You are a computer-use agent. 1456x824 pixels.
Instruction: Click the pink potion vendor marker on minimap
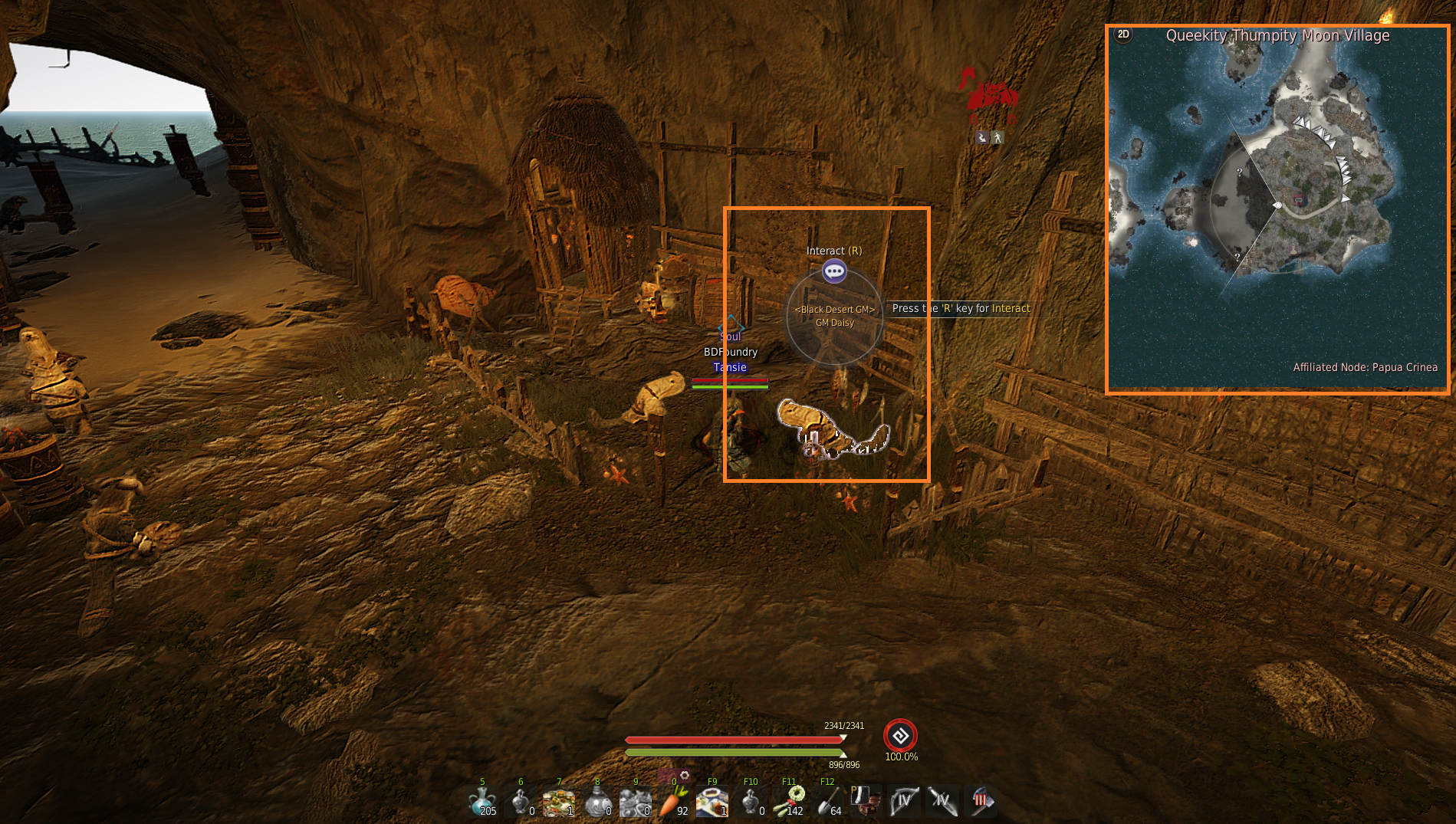(x=1293, y=249)
